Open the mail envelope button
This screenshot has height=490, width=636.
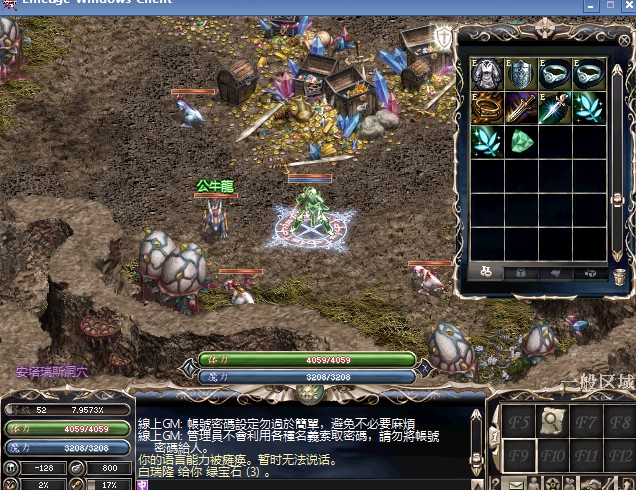[x=517, y=485]
